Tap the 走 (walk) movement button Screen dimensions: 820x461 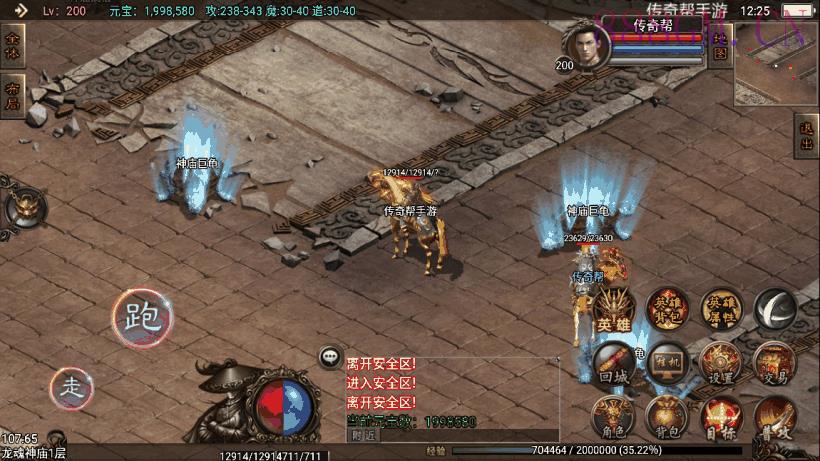[72, 387]
